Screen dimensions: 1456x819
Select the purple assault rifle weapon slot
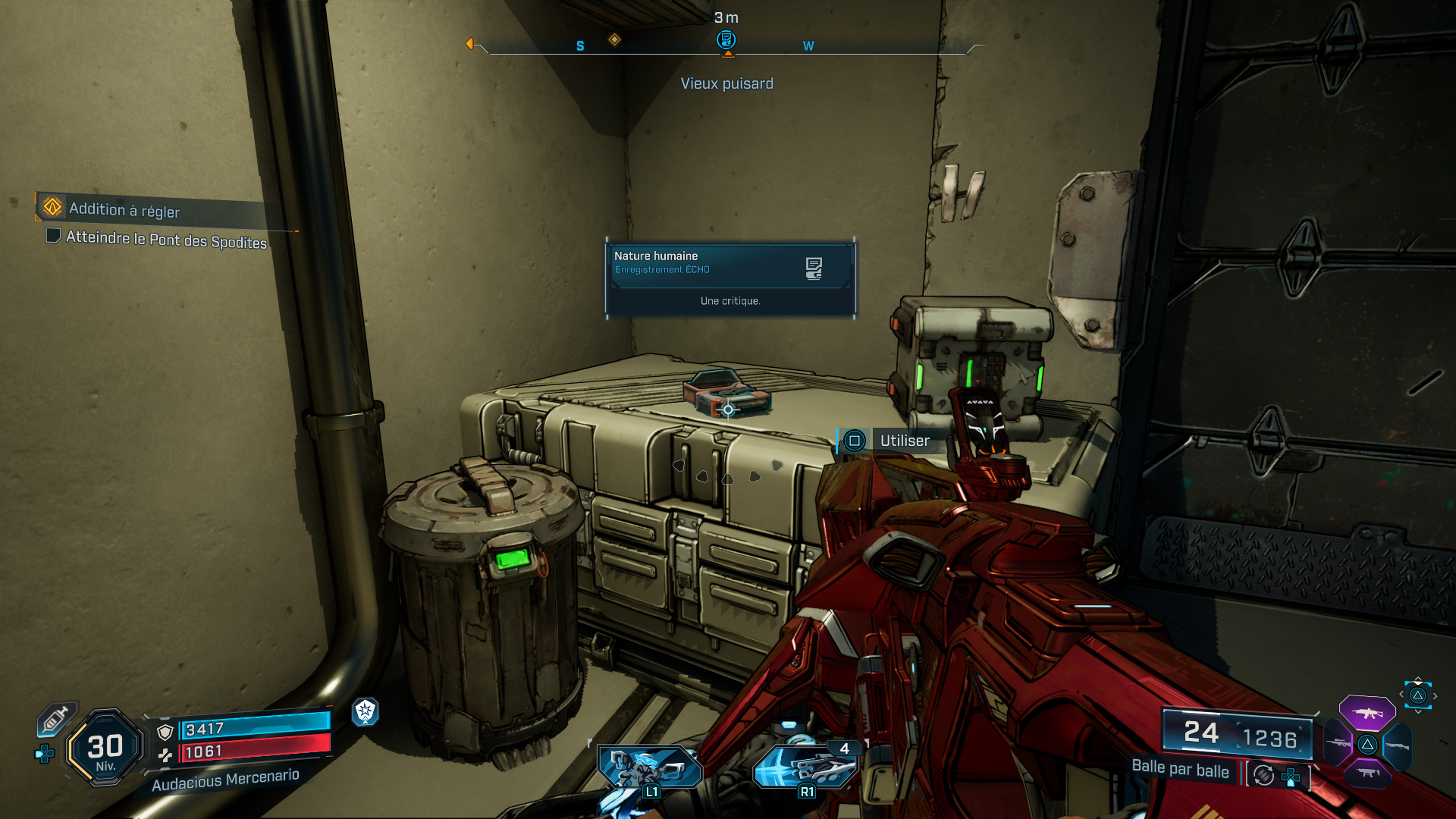click(1367, 713)
